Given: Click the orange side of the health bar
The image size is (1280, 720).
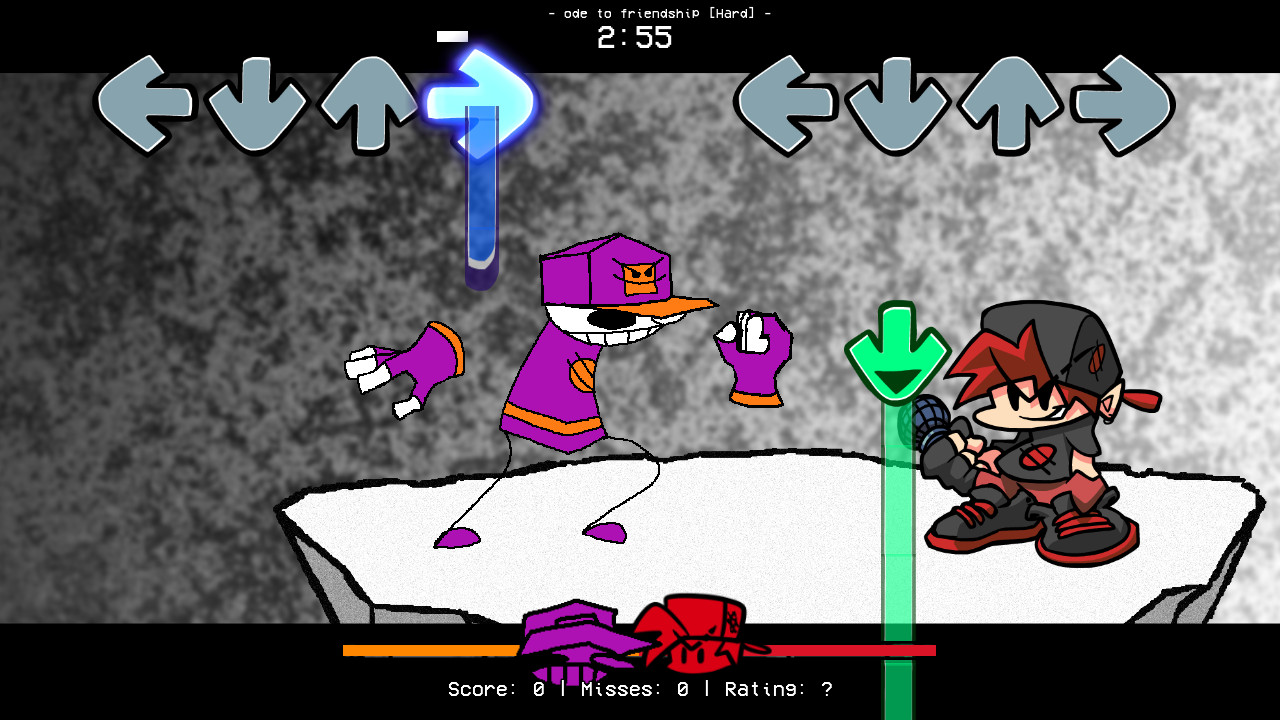Looking at the screenshot, I should (x=430, y=650).
